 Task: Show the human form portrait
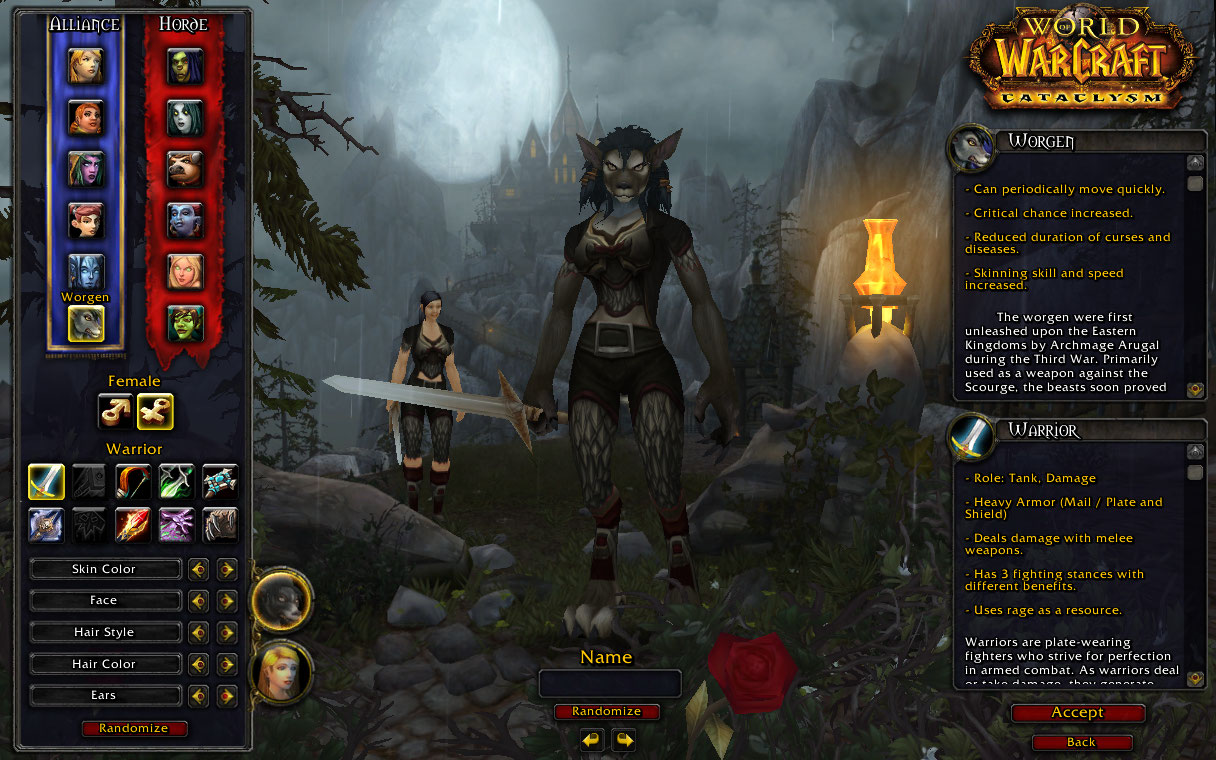(x=281, y=672)
